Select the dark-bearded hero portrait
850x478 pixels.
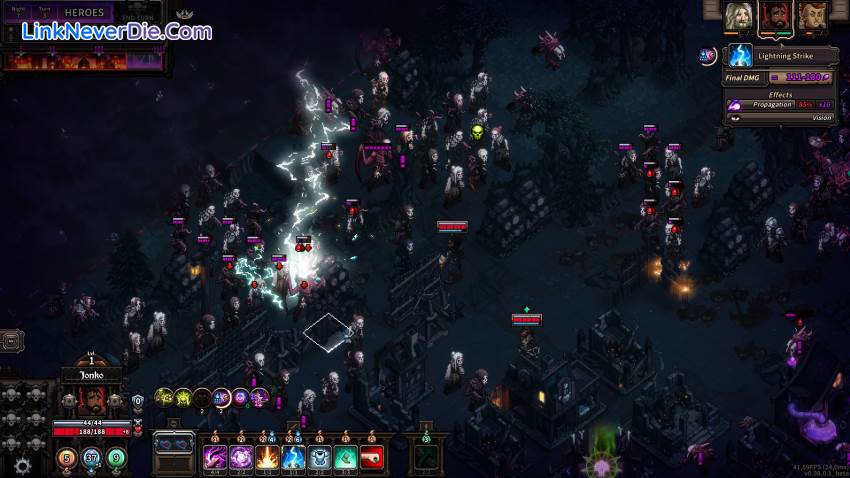776,15
